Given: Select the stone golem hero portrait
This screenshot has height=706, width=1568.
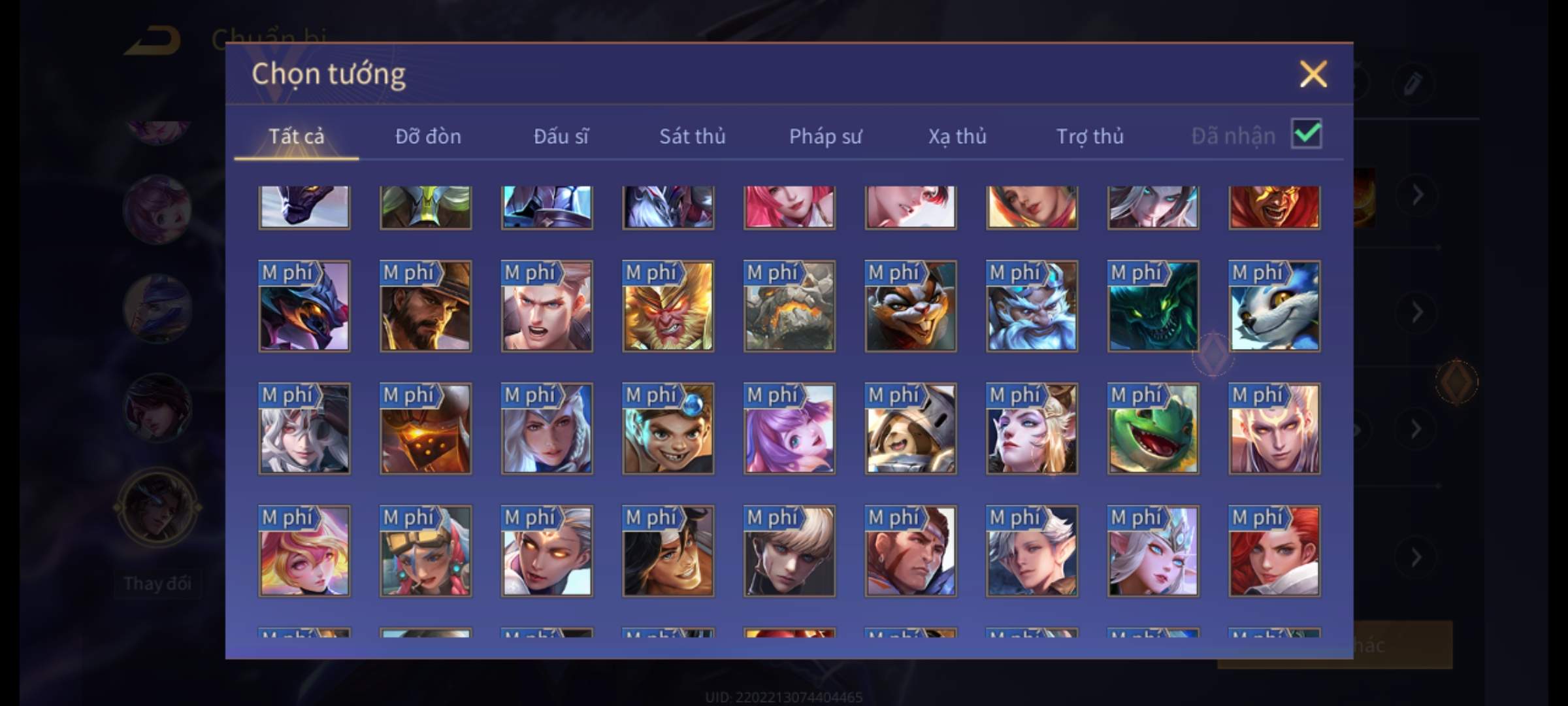Looking at the screenshot, I should 789,307.
